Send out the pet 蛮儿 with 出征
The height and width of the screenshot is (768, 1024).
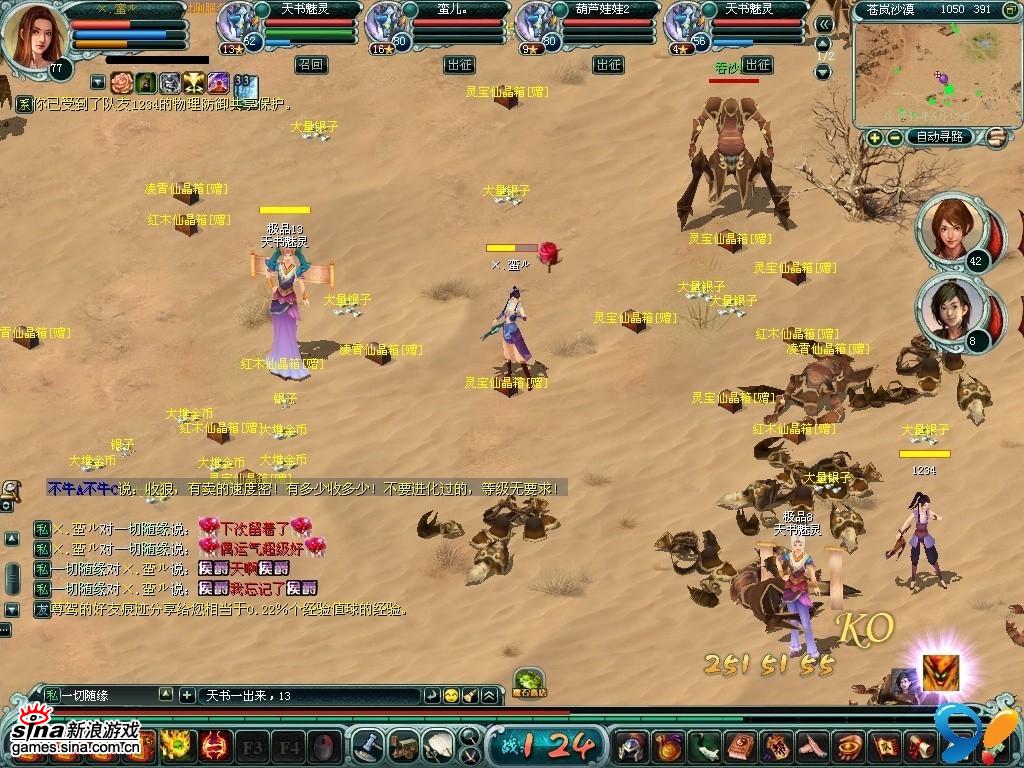459,65
